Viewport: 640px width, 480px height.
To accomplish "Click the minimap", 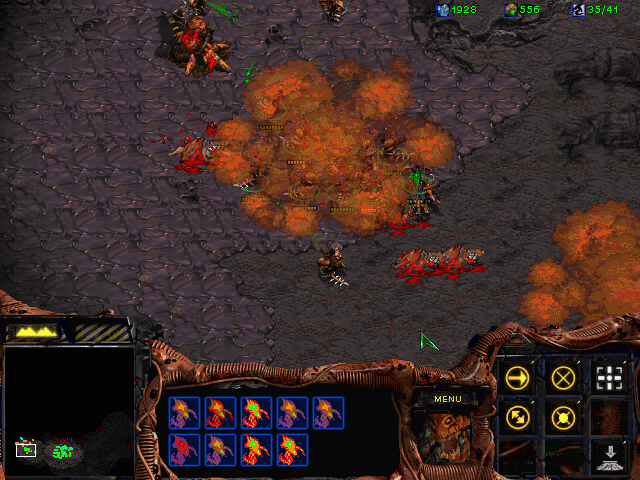I will pyautogui.click(x=68, y=410).
